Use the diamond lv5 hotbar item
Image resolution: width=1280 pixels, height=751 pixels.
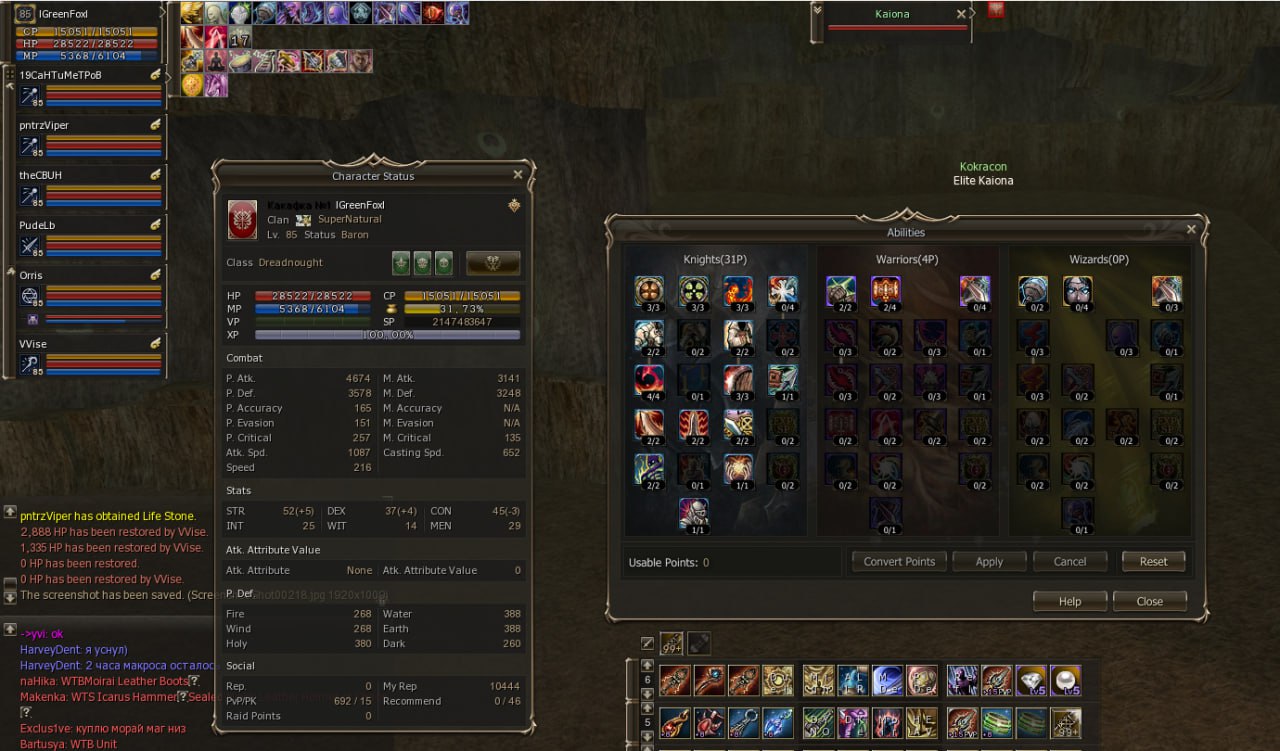1031,681
